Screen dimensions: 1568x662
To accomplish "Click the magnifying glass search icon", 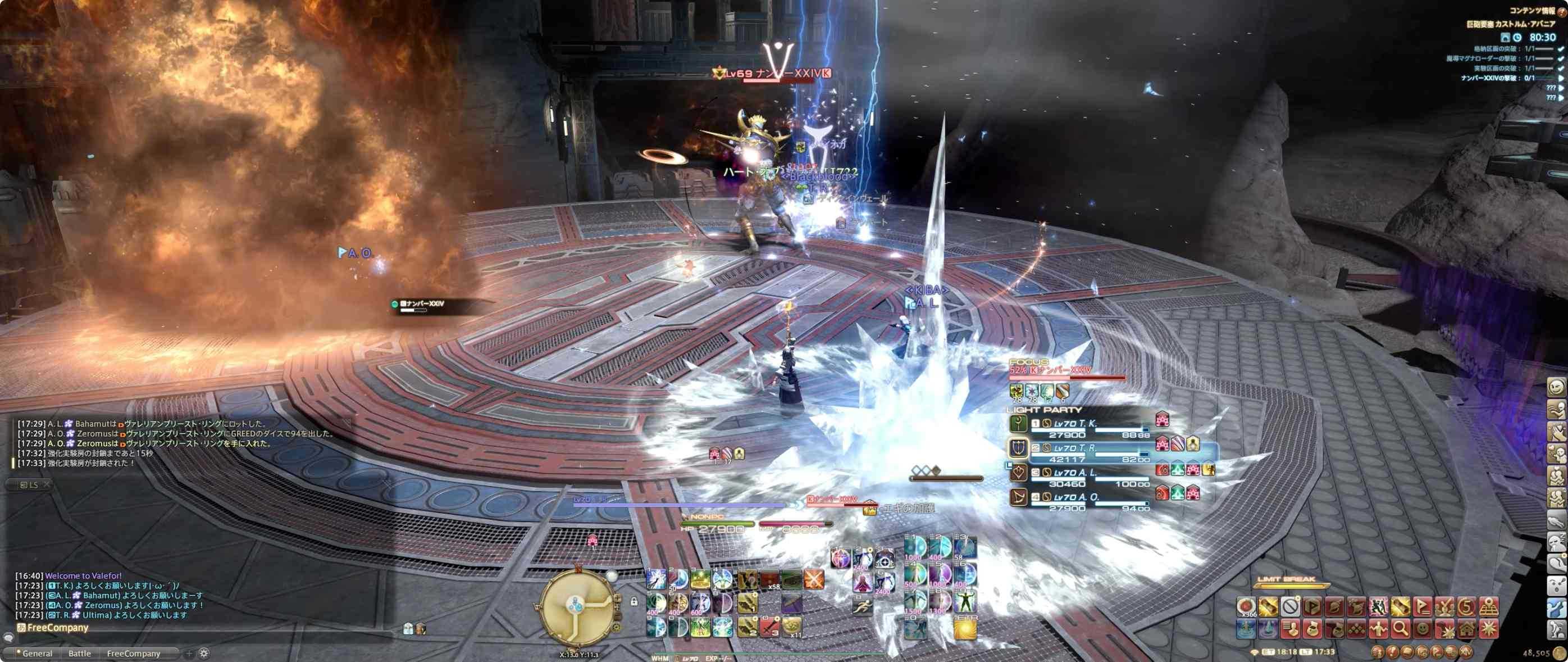I will [x=1401, y=627].
